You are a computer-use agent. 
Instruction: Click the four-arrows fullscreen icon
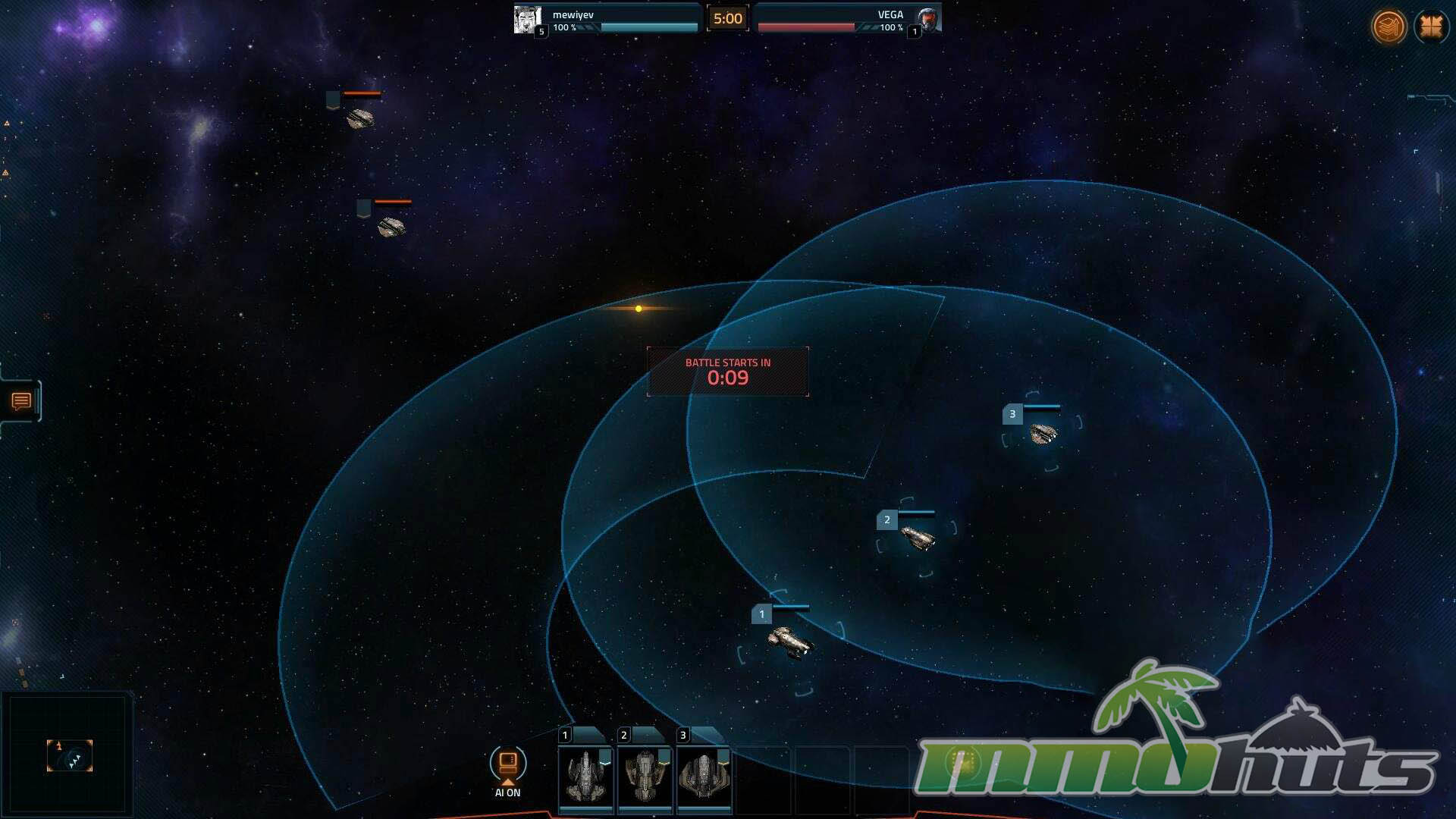(1431, 27)
